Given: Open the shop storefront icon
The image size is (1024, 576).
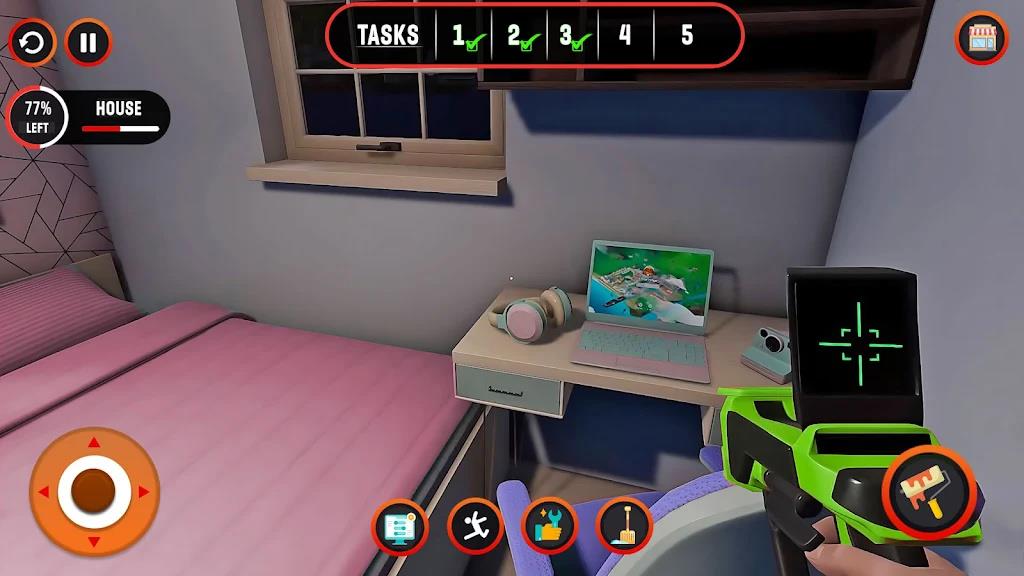Looking at the screenshot, I should (x=982, y=39).
